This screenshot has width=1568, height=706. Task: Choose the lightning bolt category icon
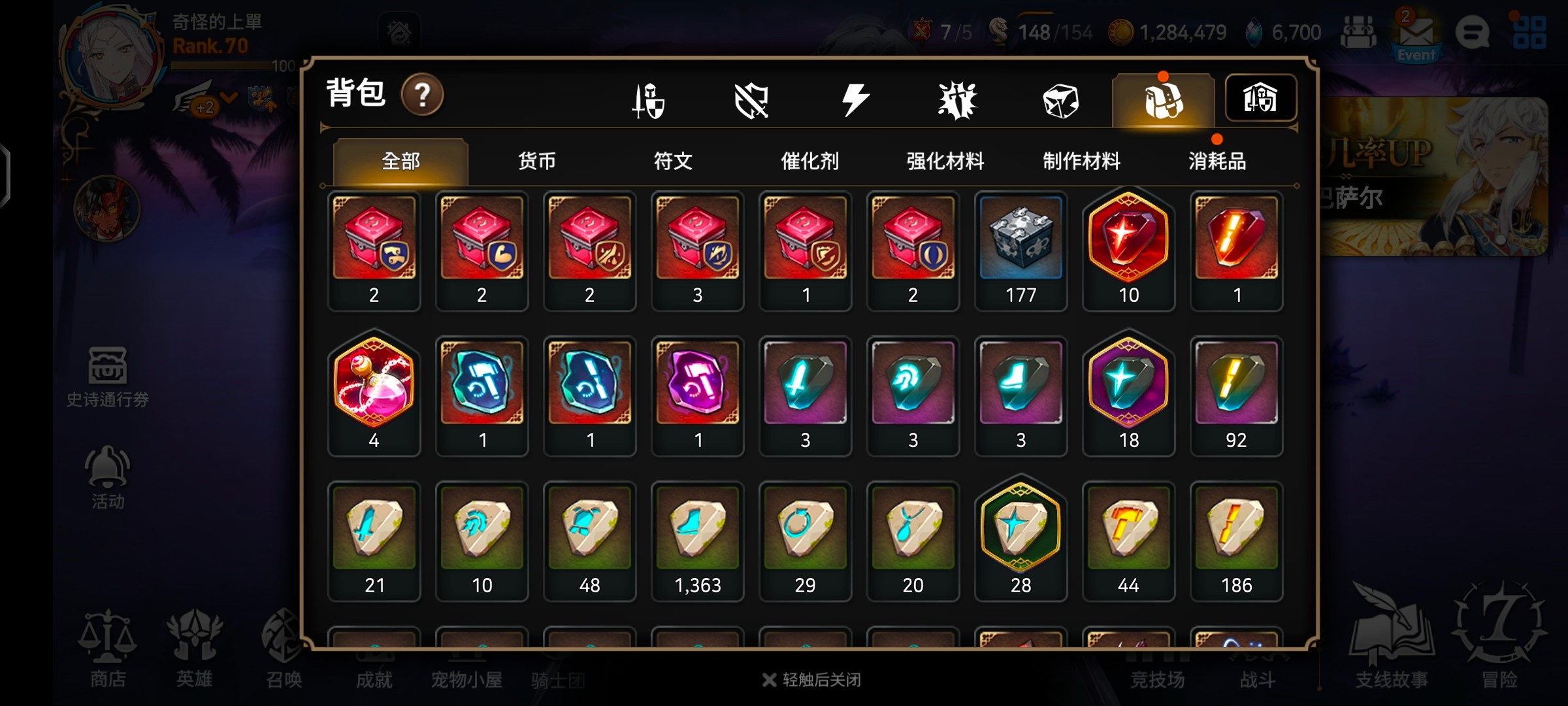tap(855, 101)
